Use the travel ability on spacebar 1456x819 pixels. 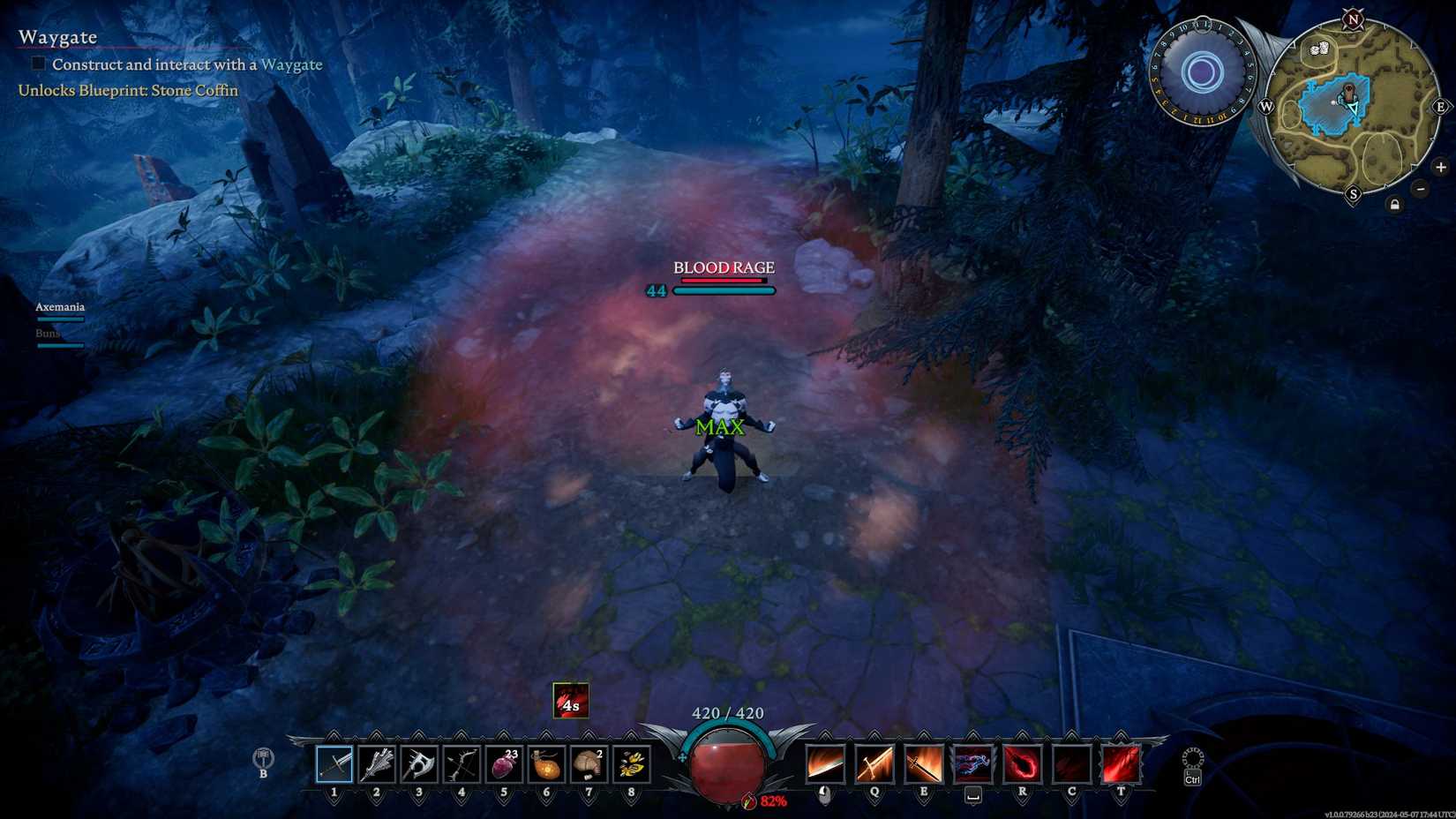pos(972,763)
